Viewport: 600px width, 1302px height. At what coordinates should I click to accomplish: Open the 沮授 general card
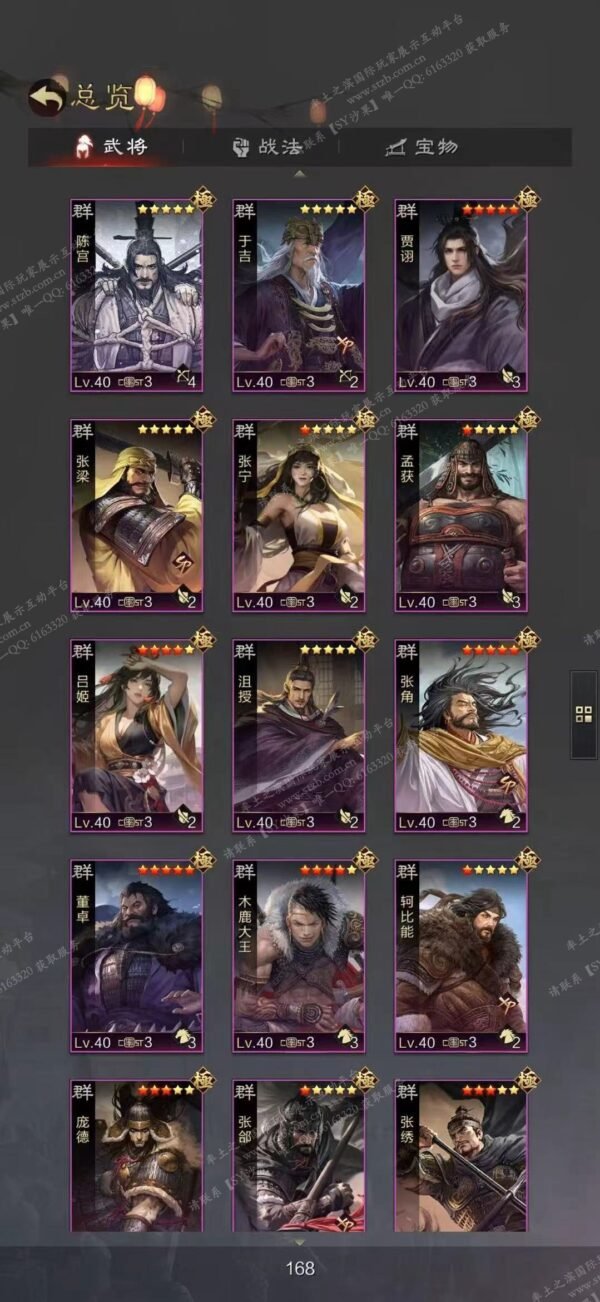click(x=298, y=735)
